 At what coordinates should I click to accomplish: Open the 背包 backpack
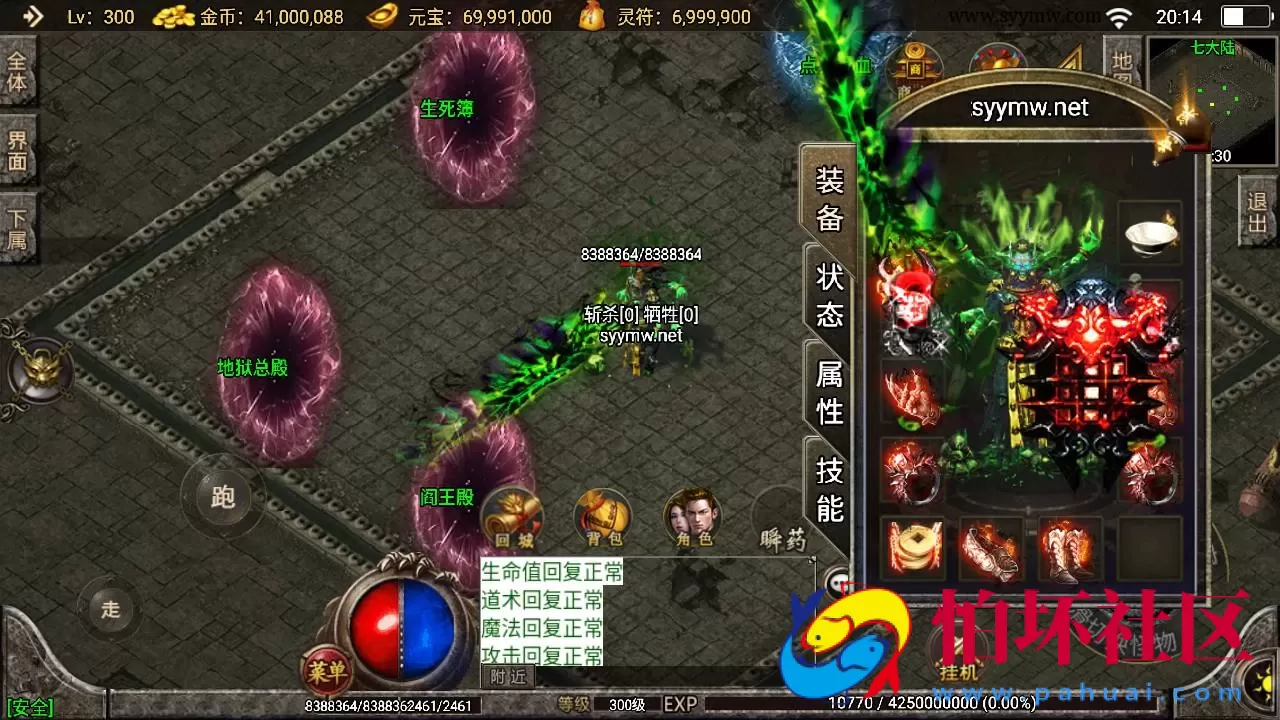pyautogui.click(x=601, y=518)
